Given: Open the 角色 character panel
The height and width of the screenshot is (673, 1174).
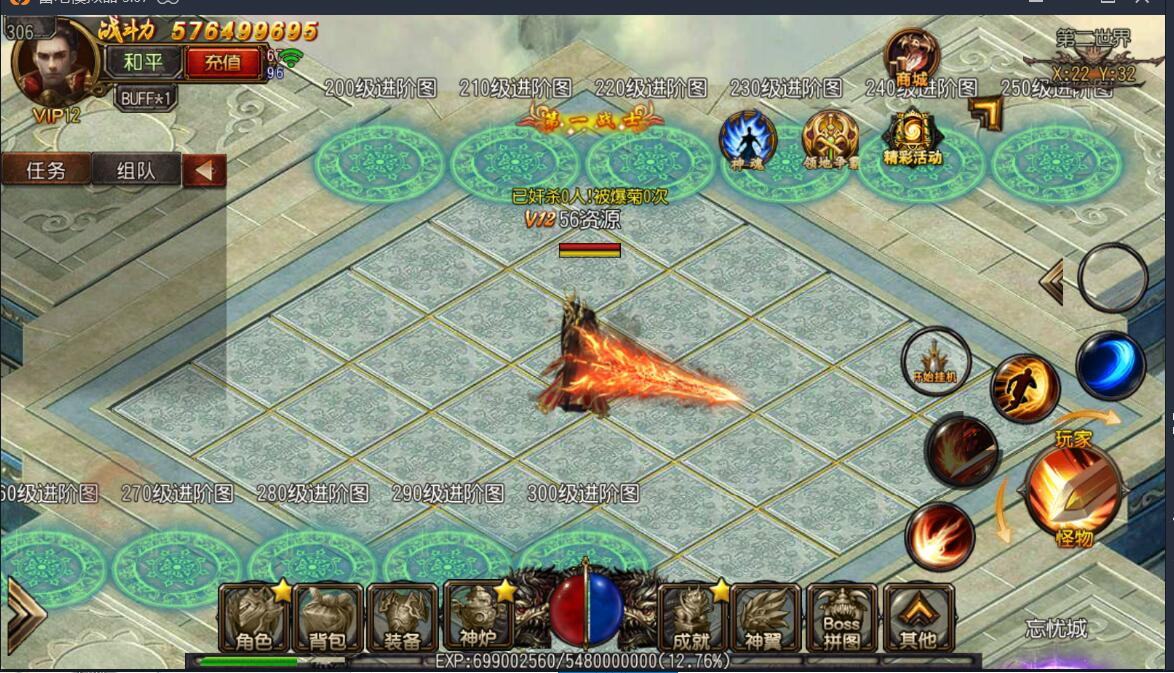Looking at the screenshot, I should tap(254, 617).
